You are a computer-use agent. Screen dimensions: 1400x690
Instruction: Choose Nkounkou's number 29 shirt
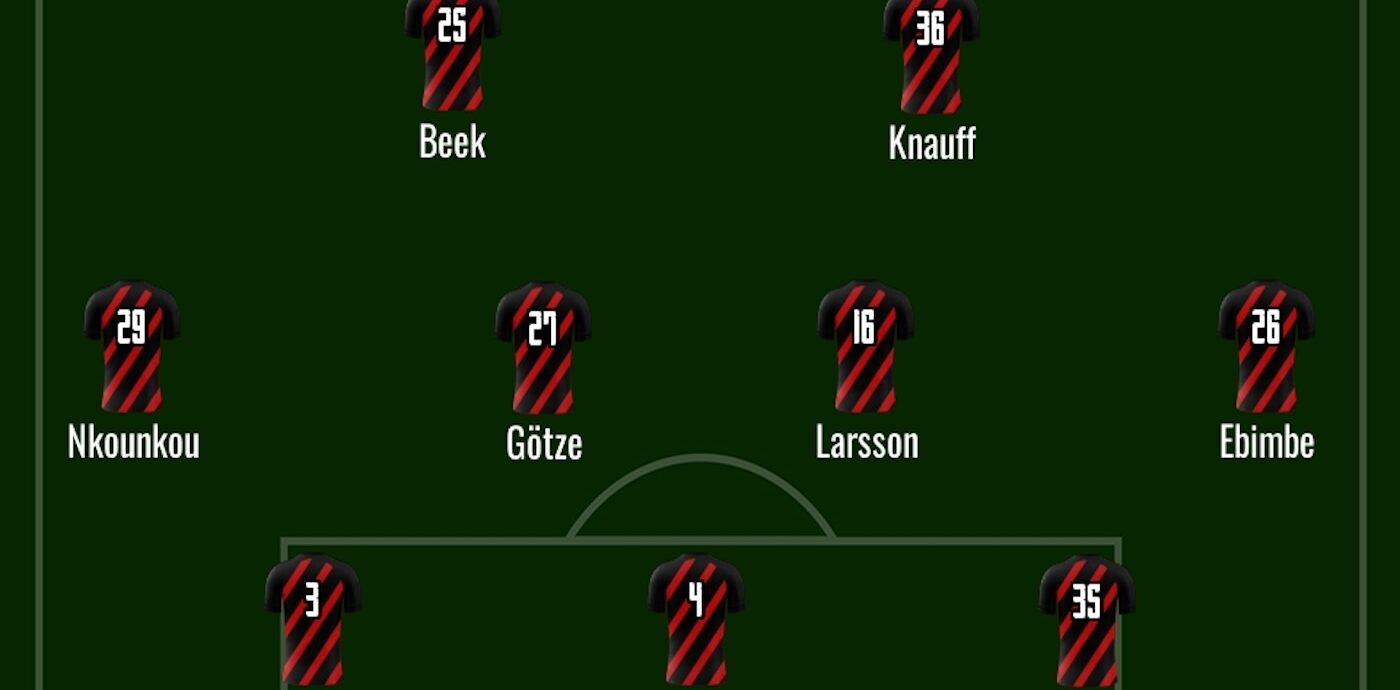coord(132,345)
